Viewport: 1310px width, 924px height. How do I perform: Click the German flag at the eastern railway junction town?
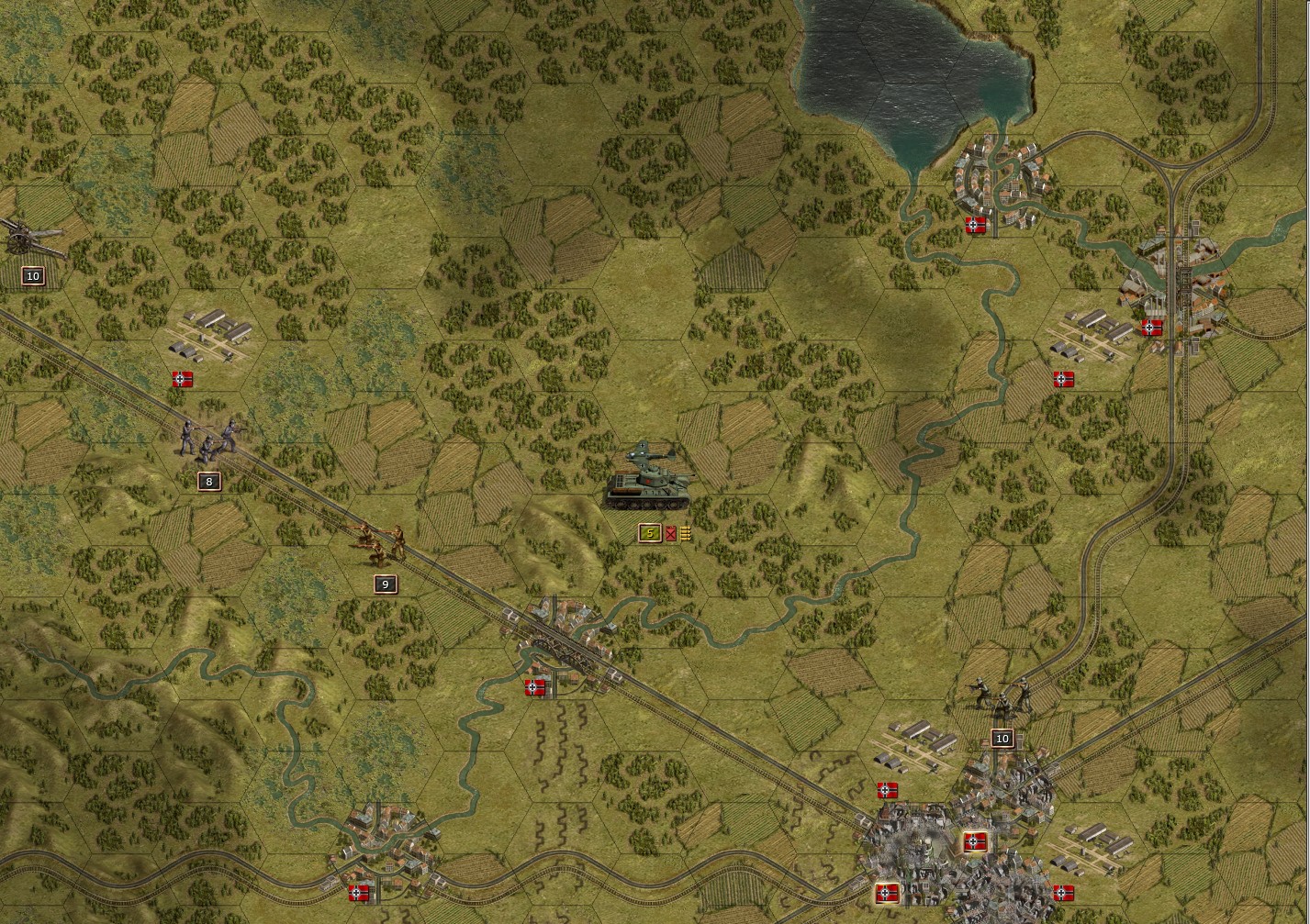pos(1151,328)
